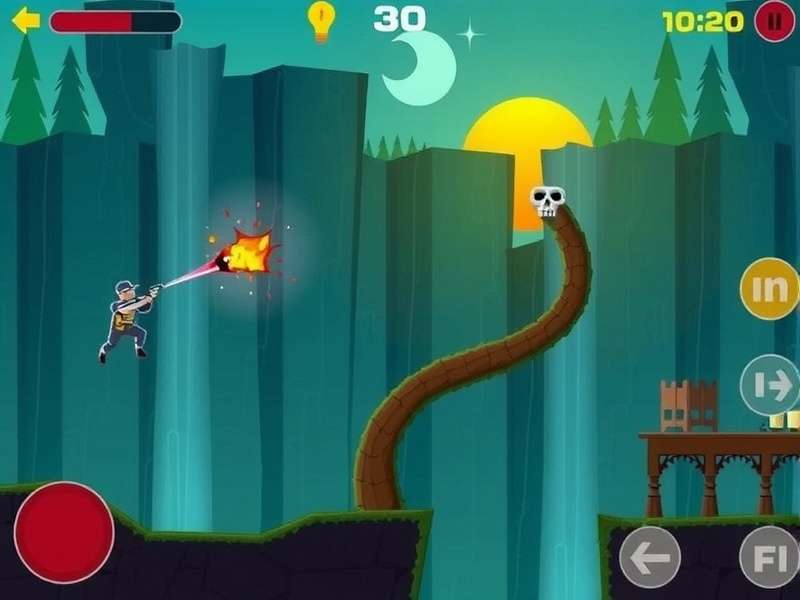The image size is (800, 600).
Task: Tap the large red fire button
Action: (64, 532)
